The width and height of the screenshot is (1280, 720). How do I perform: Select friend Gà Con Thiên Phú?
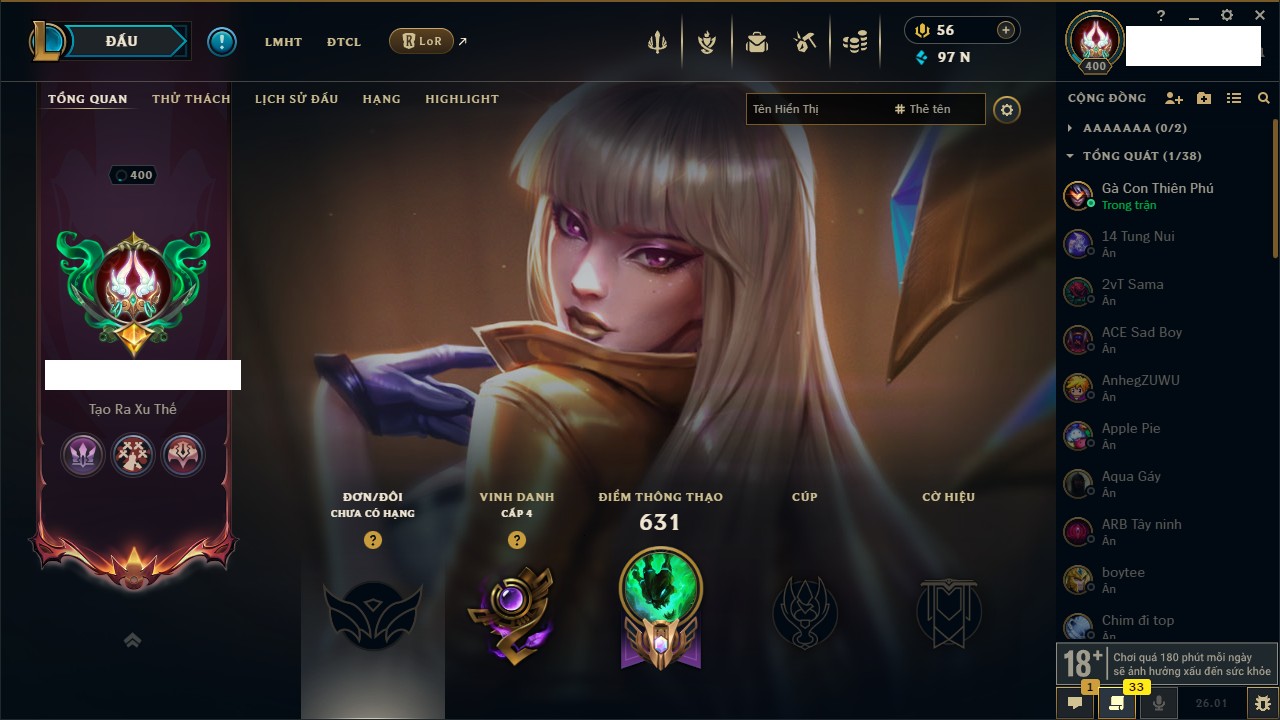click(1157, 195)
